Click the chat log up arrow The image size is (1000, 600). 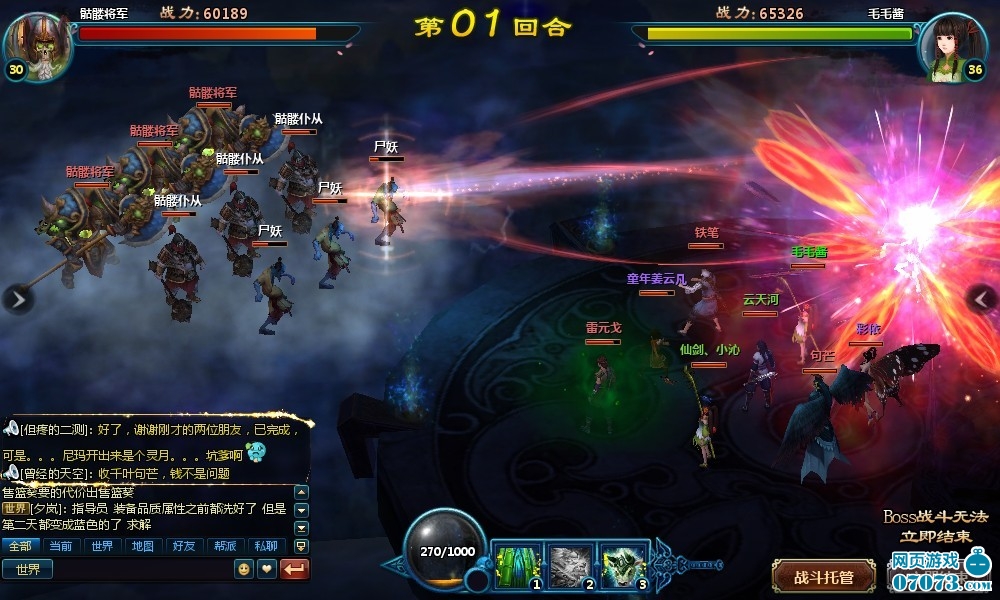tap(301, 493)
